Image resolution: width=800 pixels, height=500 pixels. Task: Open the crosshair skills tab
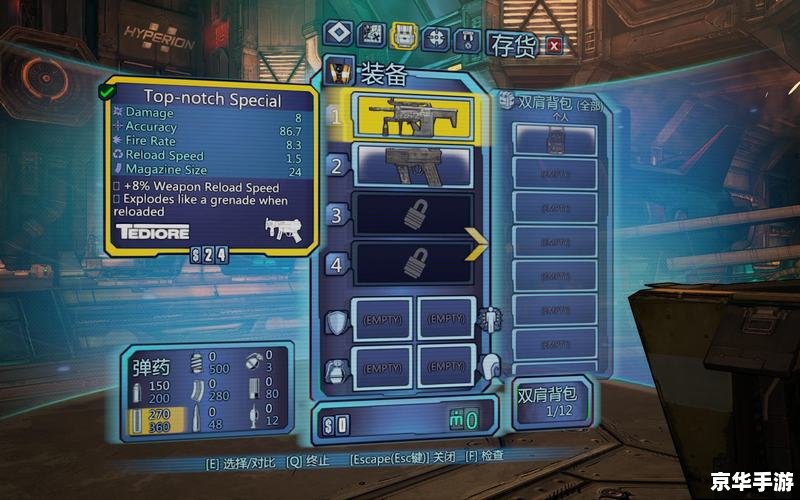tap(435, 37)
